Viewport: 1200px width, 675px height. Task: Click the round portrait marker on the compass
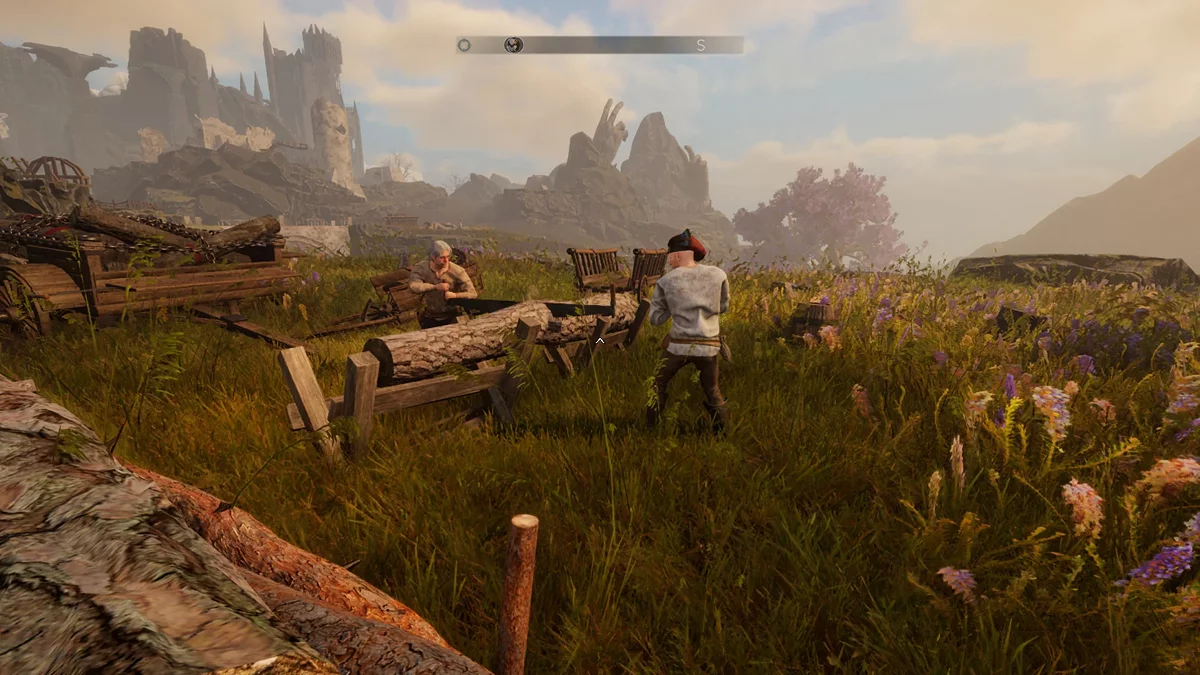point(514,45)
